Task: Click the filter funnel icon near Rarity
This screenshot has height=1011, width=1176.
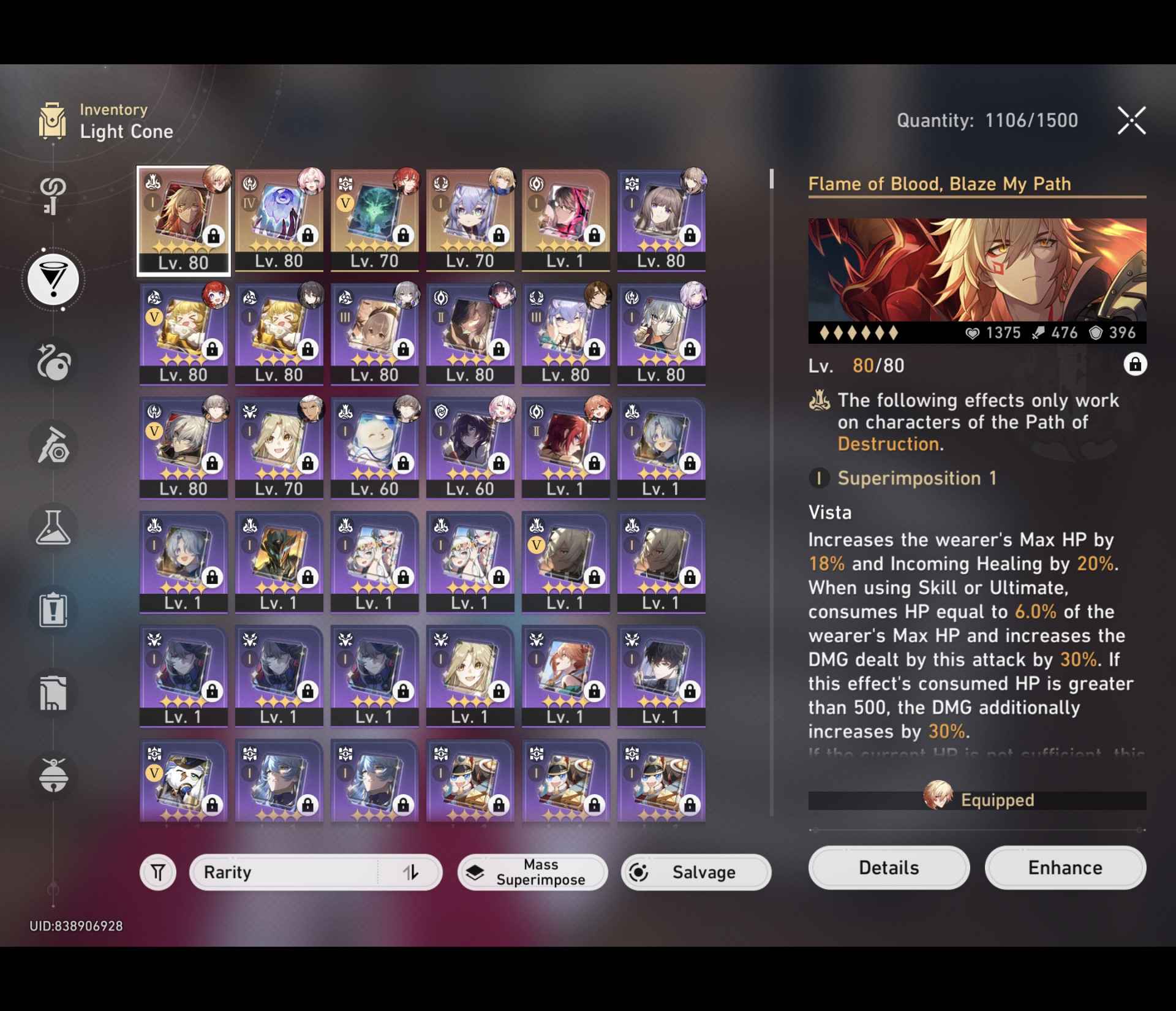Action: [157, 872]
